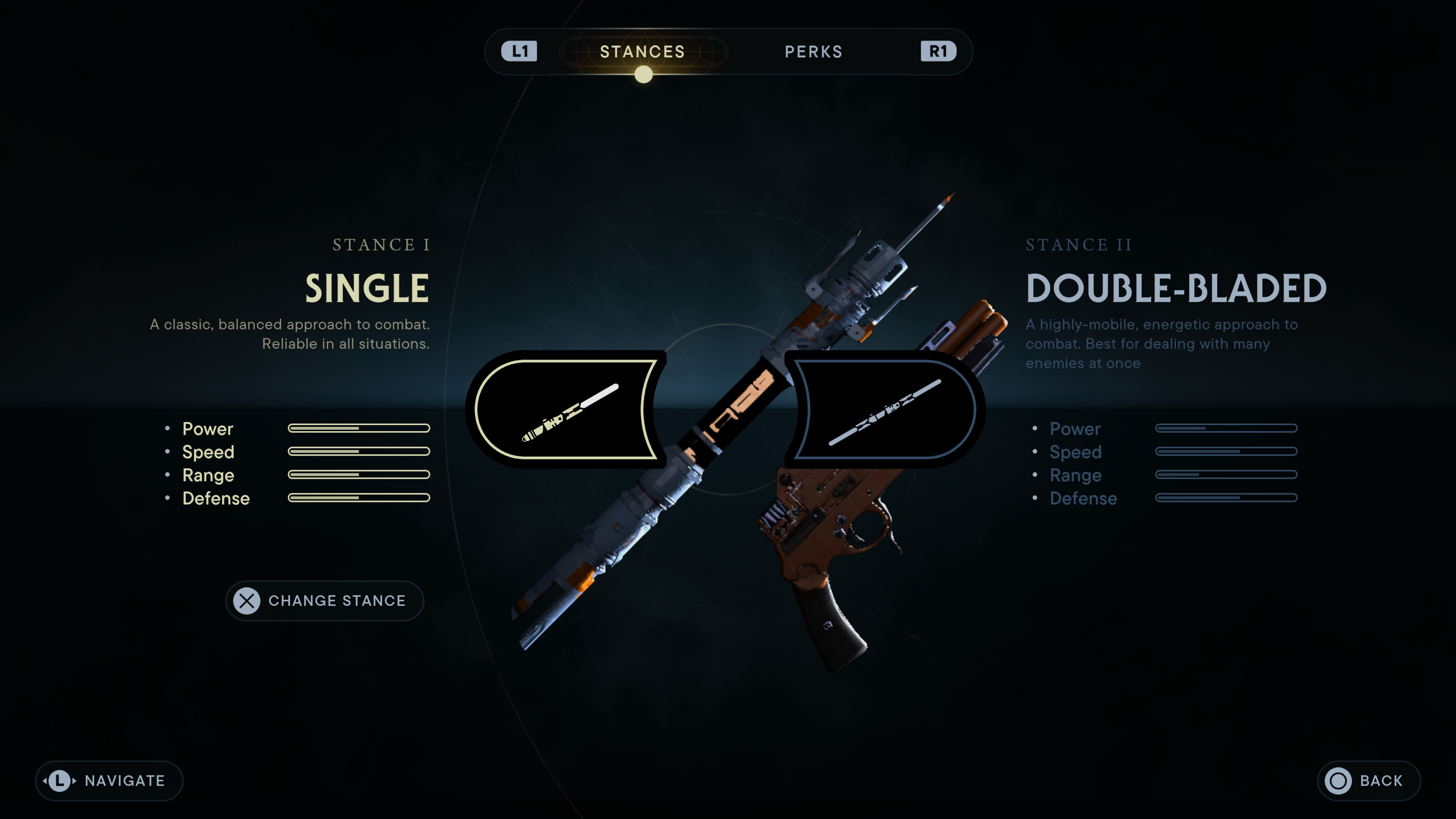The image size is (1456, 819).
Task: Click the Power stat bar under Single
Action: pos(359,428)
